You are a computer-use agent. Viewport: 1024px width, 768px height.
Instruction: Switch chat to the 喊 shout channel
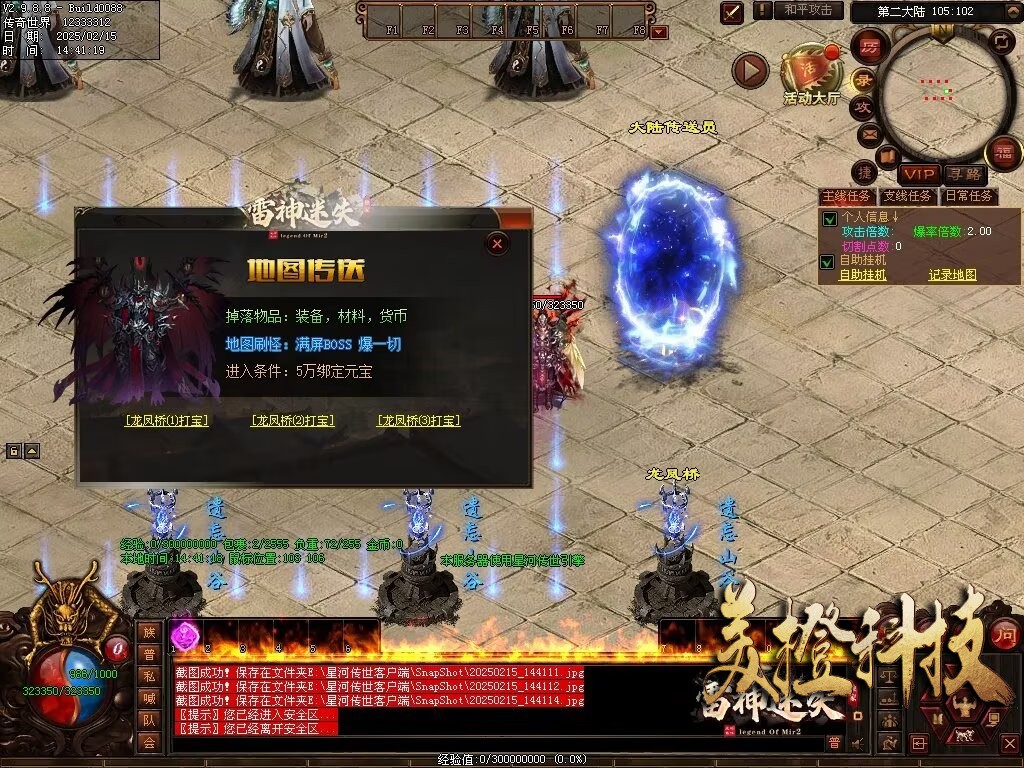pos(149,697)
